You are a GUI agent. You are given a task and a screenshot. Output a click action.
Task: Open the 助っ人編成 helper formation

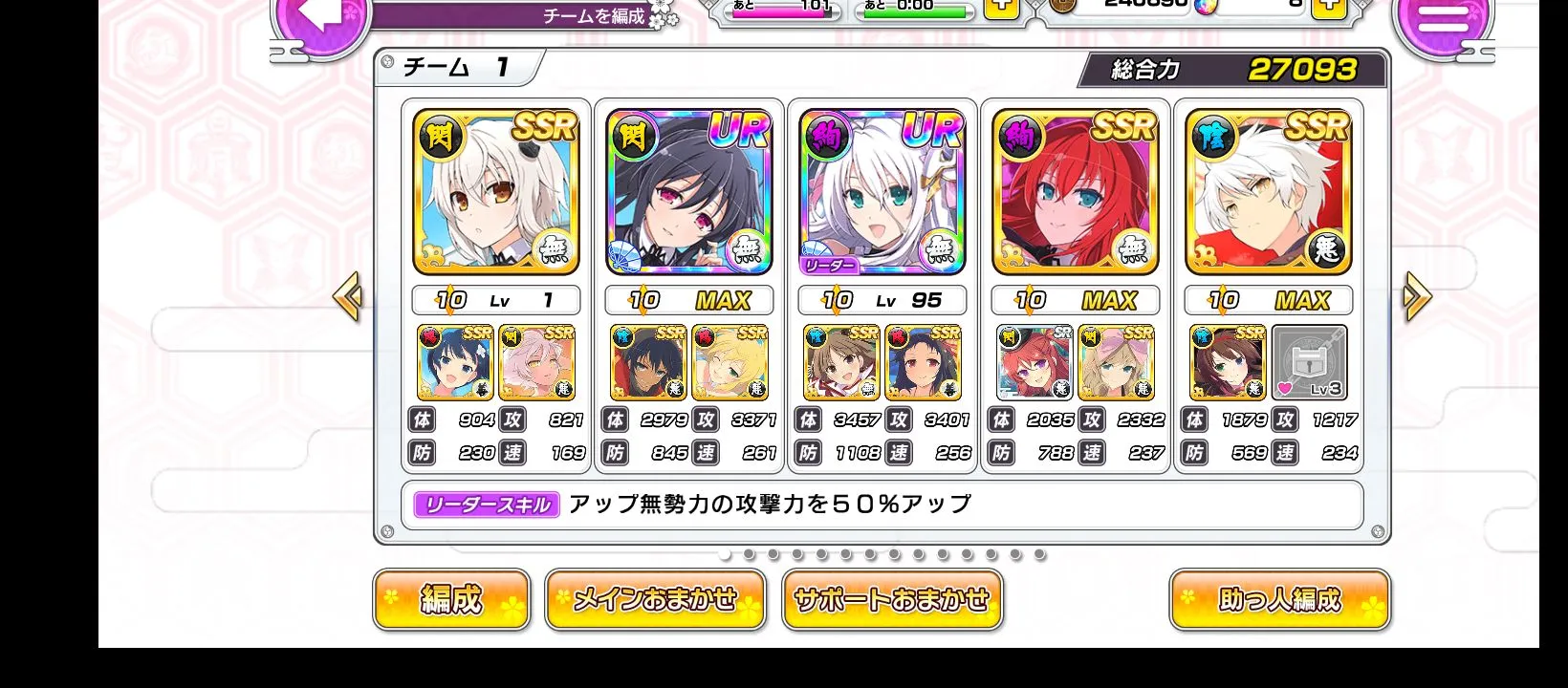(1279, 600)
